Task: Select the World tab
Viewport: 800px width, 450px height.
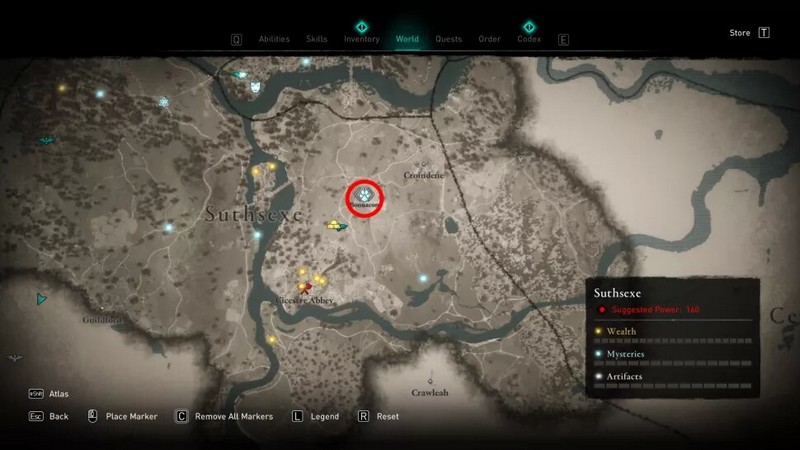Action: [407, 40]
